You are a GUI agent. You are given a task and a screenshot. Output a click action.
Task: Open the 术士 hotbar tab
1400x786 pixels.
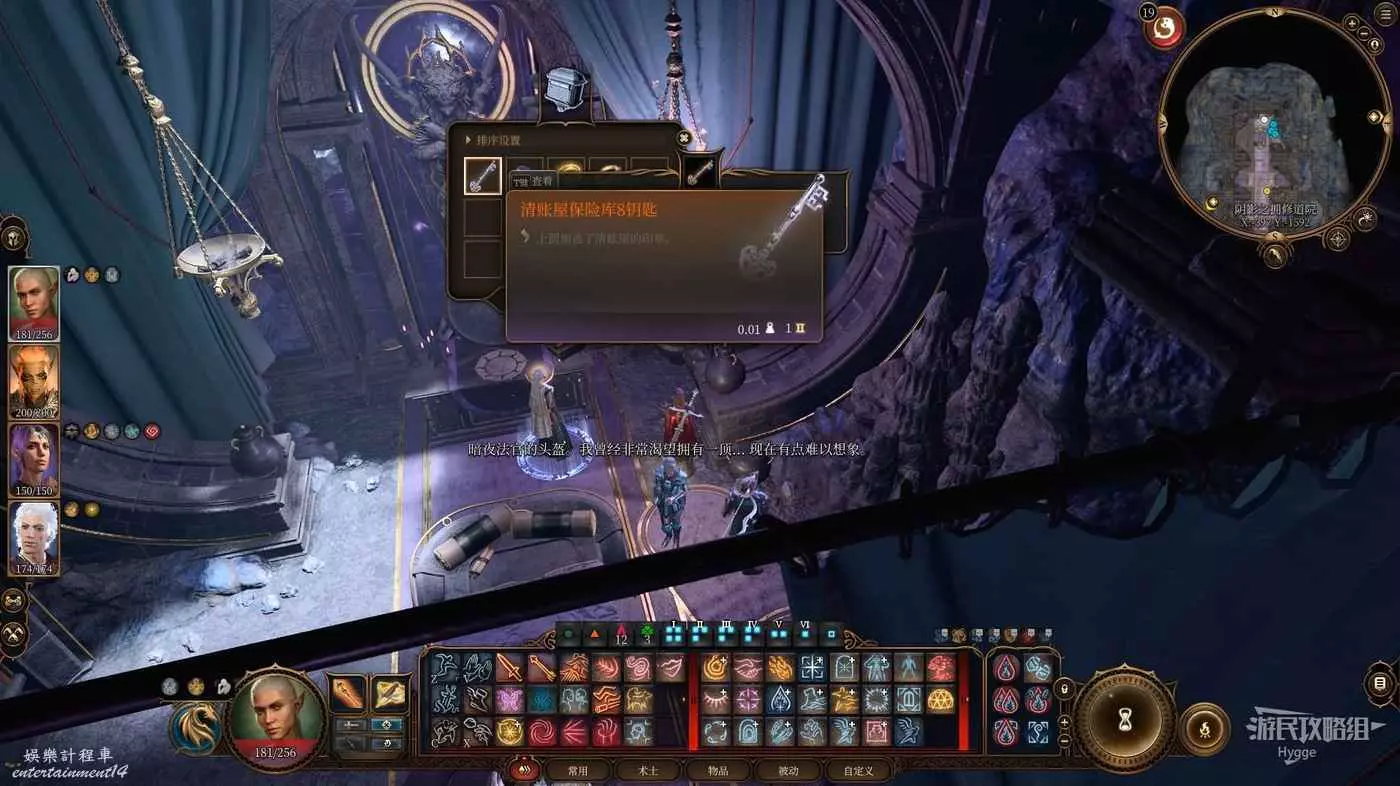click(648, 770)
